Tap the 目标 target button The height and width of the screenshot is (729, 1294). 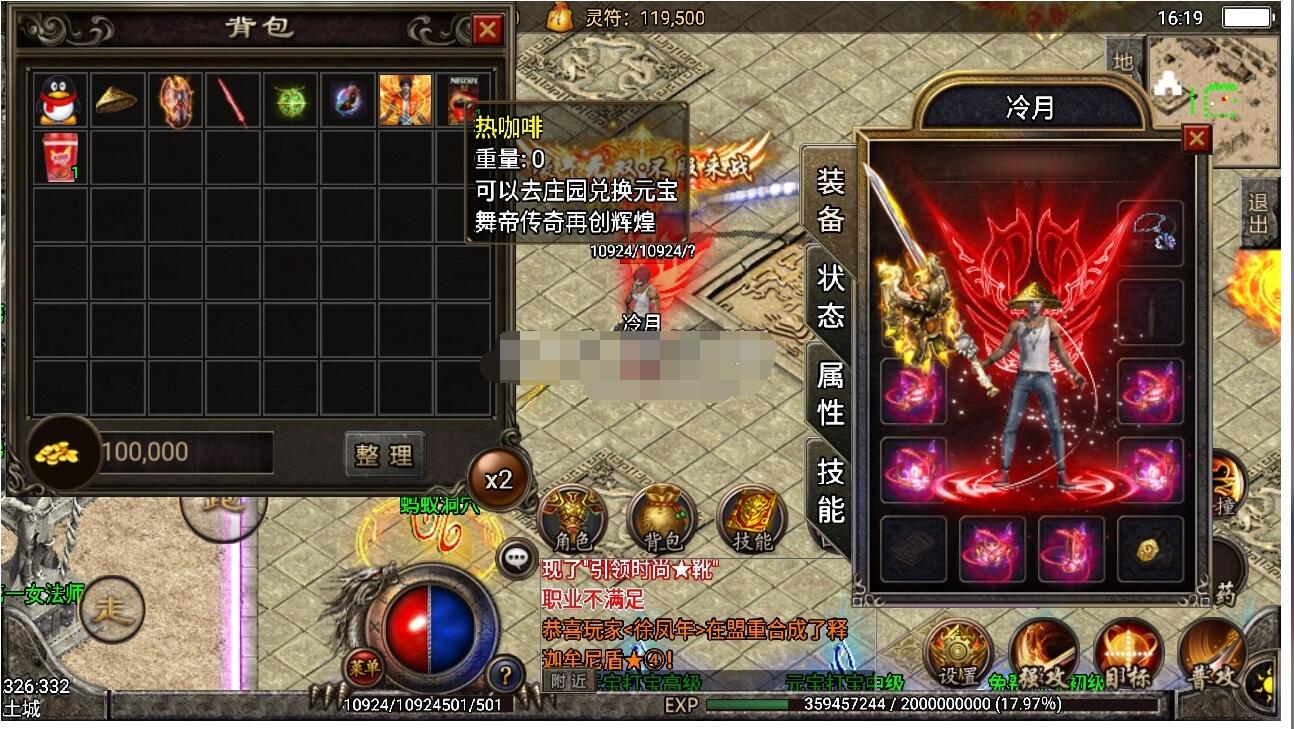coord(1128,655)
